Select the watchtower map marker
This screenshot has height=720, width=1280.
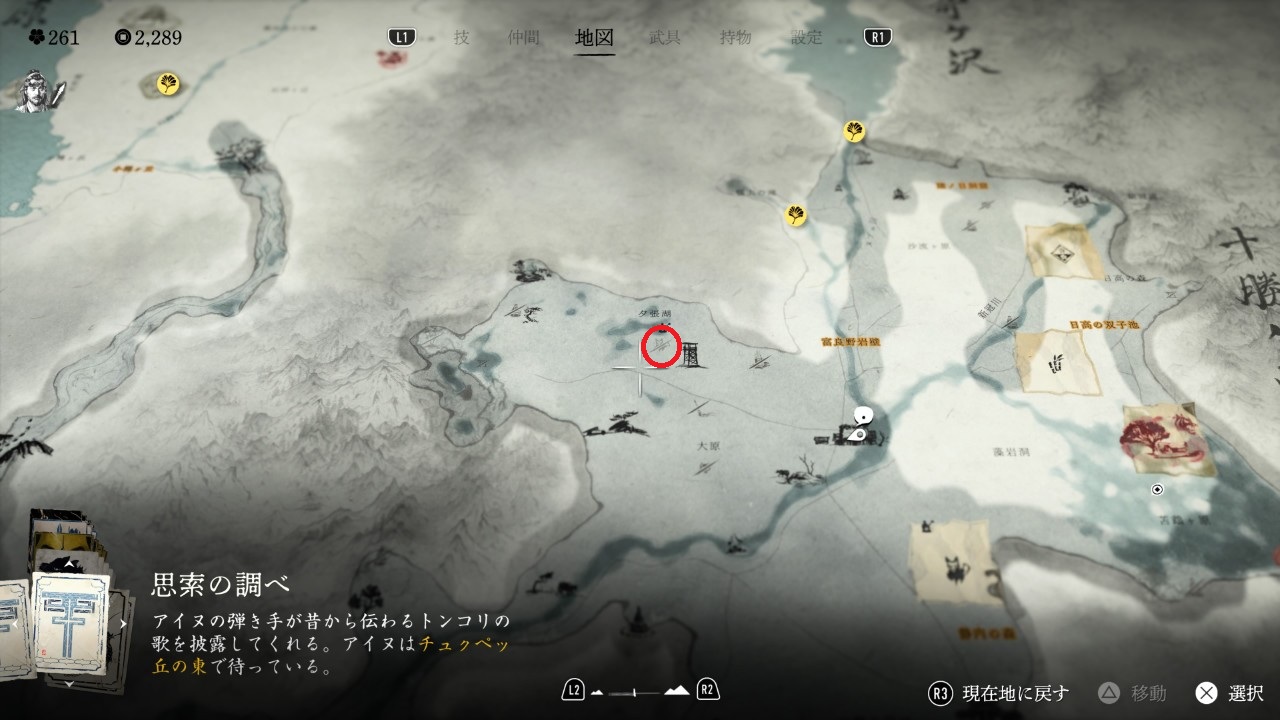tap(692, 354)
